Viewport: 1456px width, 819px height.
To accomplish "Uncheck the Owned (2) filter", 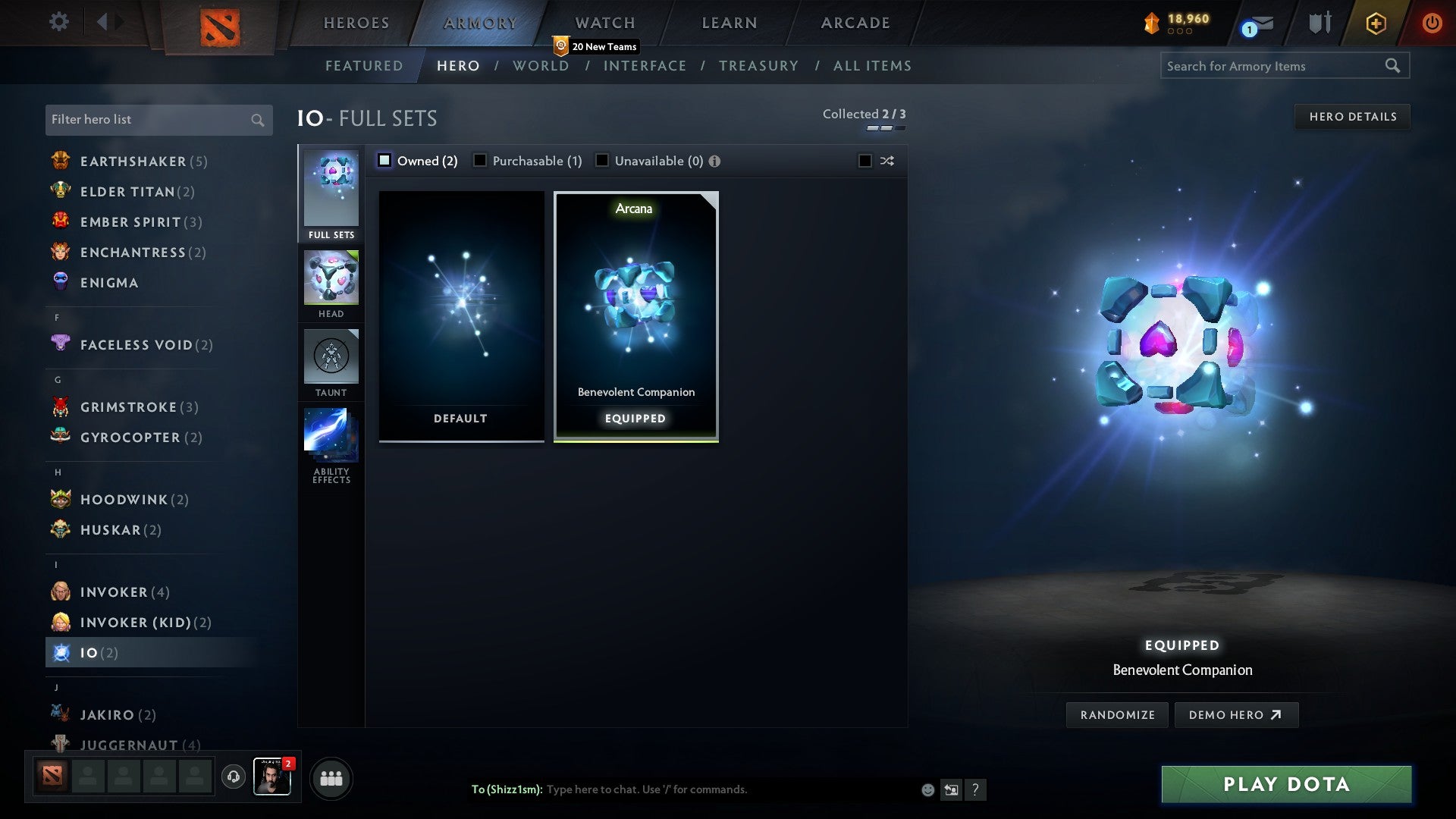I will (385, 160).
